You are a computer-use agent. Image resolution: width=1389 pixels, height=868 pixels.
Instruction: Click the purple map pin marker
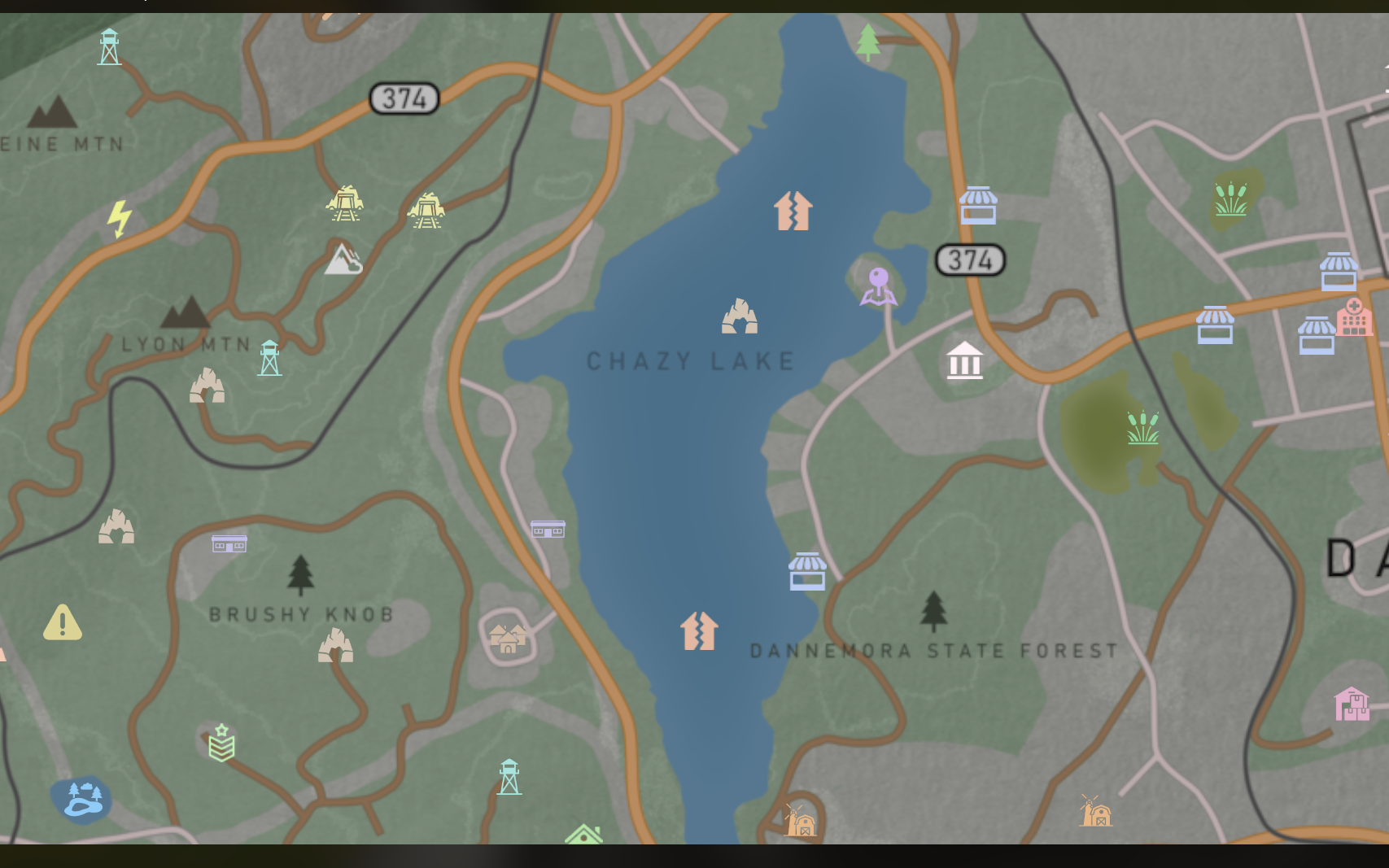[879, 286]
